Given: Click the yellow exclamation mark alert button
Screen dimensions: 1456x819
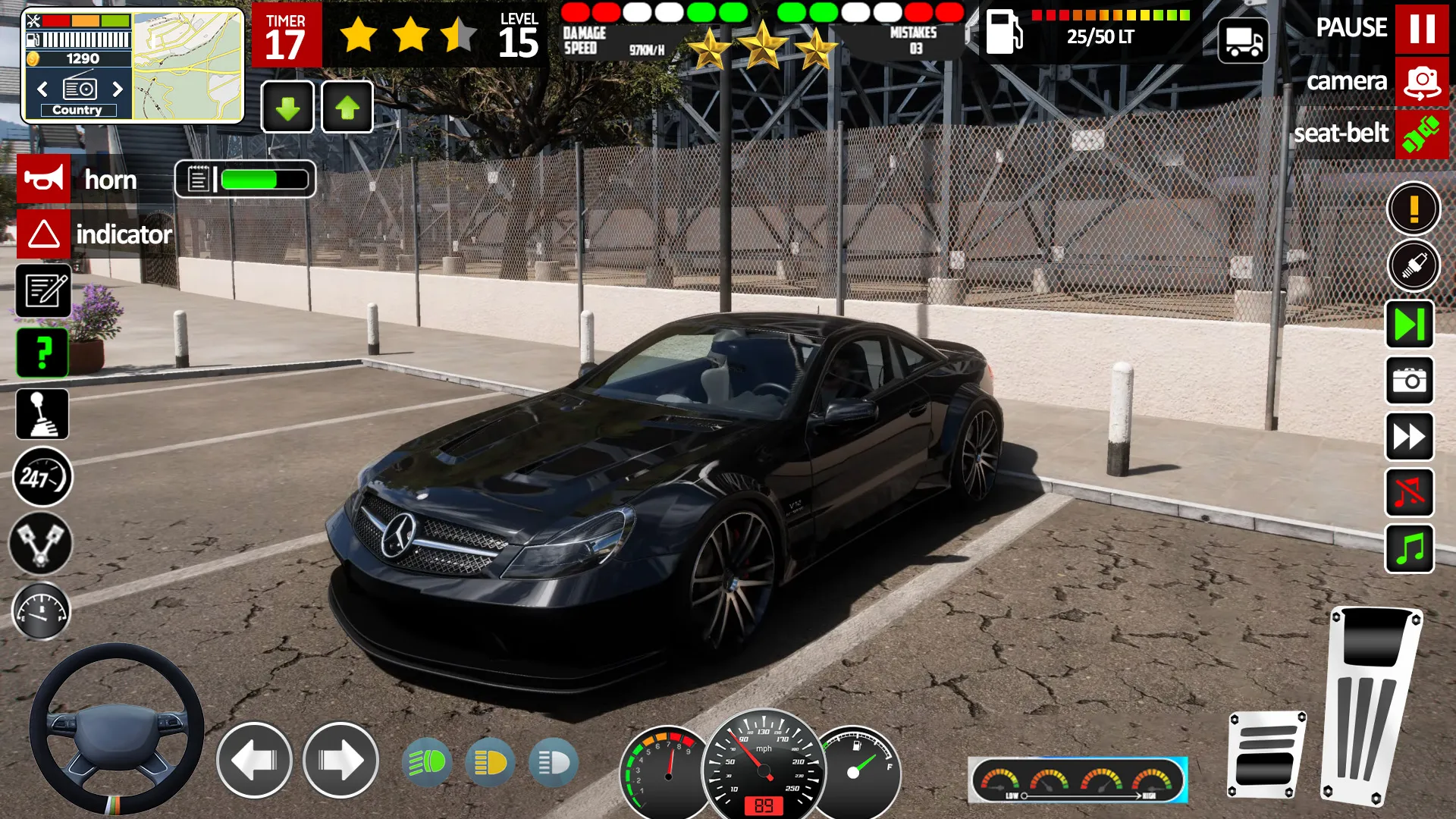Looking at the screenshot, I should [1414, 209].
